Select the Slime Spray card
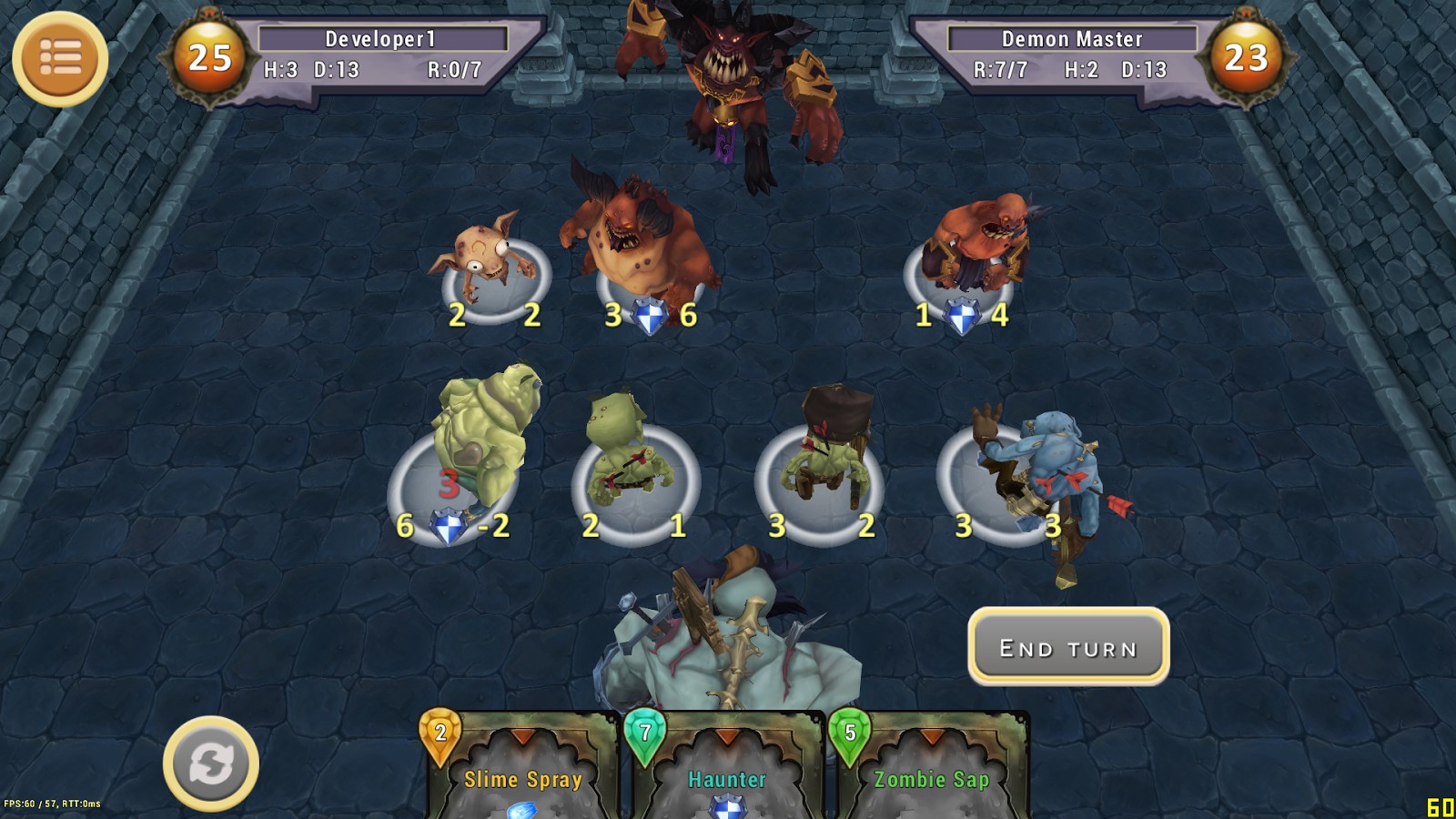This screenshot has width=1456, height=819. 524,769
